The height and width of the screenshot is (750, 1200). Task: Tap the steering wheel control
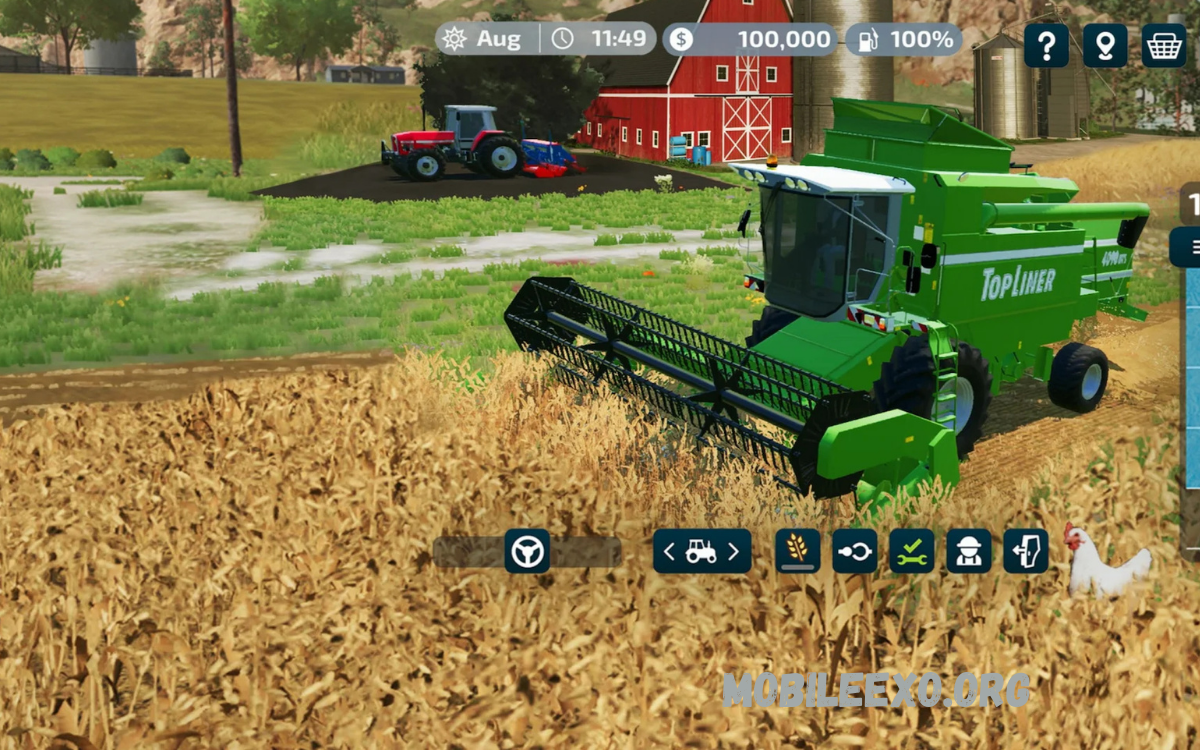[527, 551]
